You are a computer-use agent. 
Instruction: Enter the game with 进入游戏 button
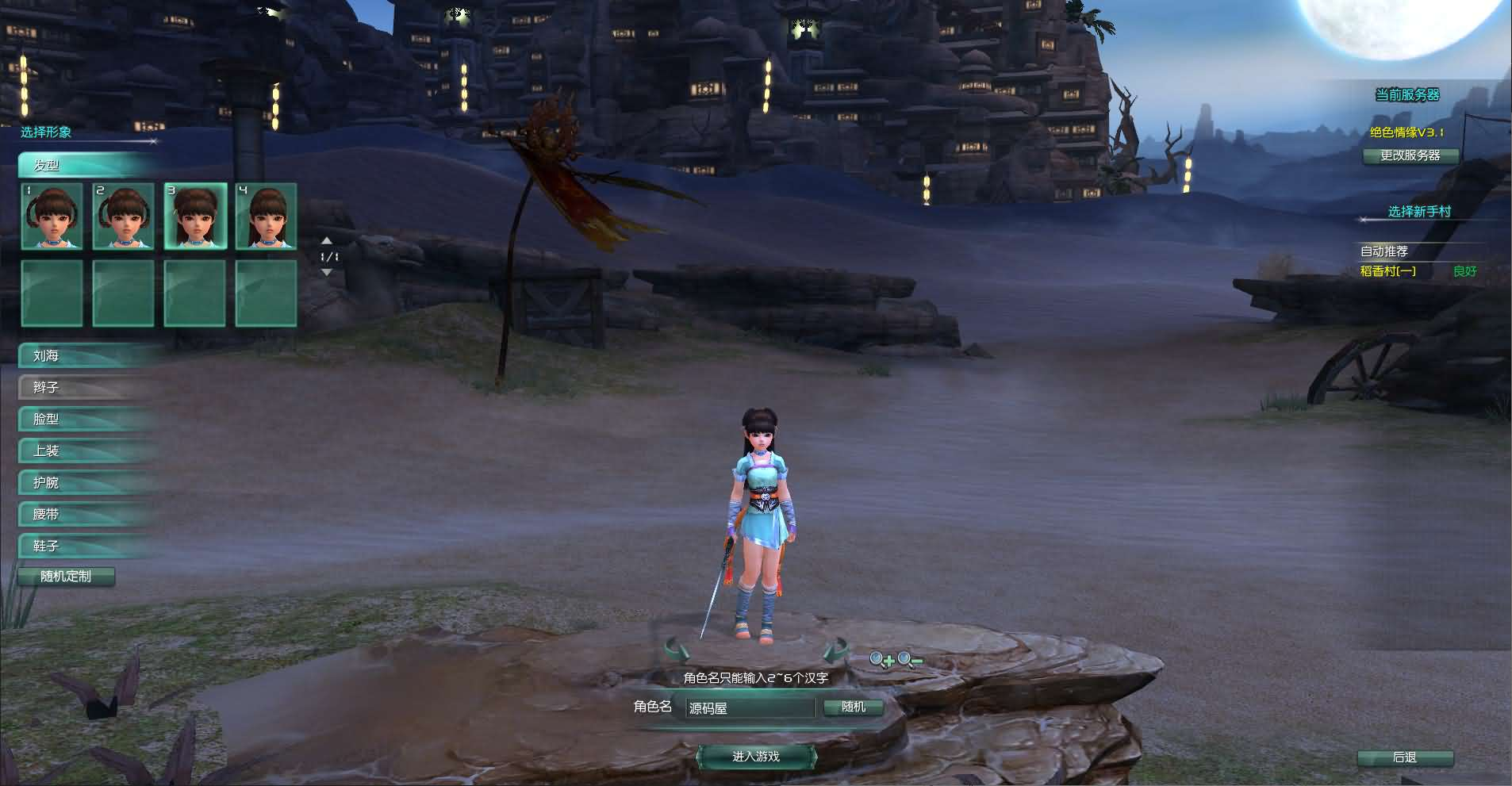coord(756,757)
